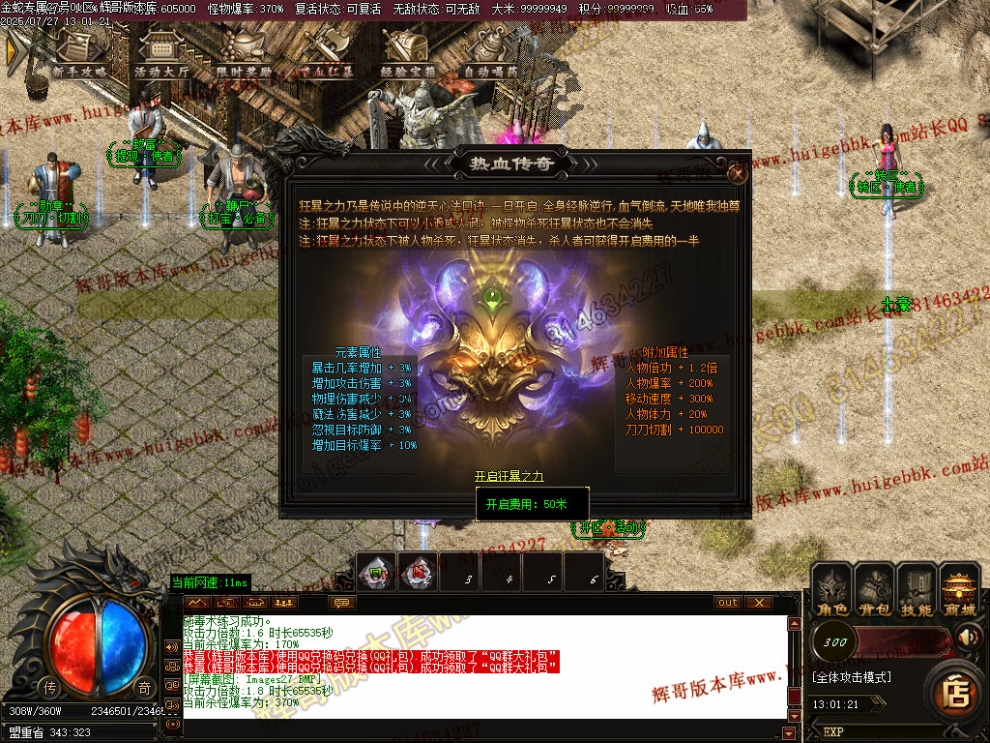Click the chat 'out' button
Screen dimensions: 990x743
click(x=728, y=602)
